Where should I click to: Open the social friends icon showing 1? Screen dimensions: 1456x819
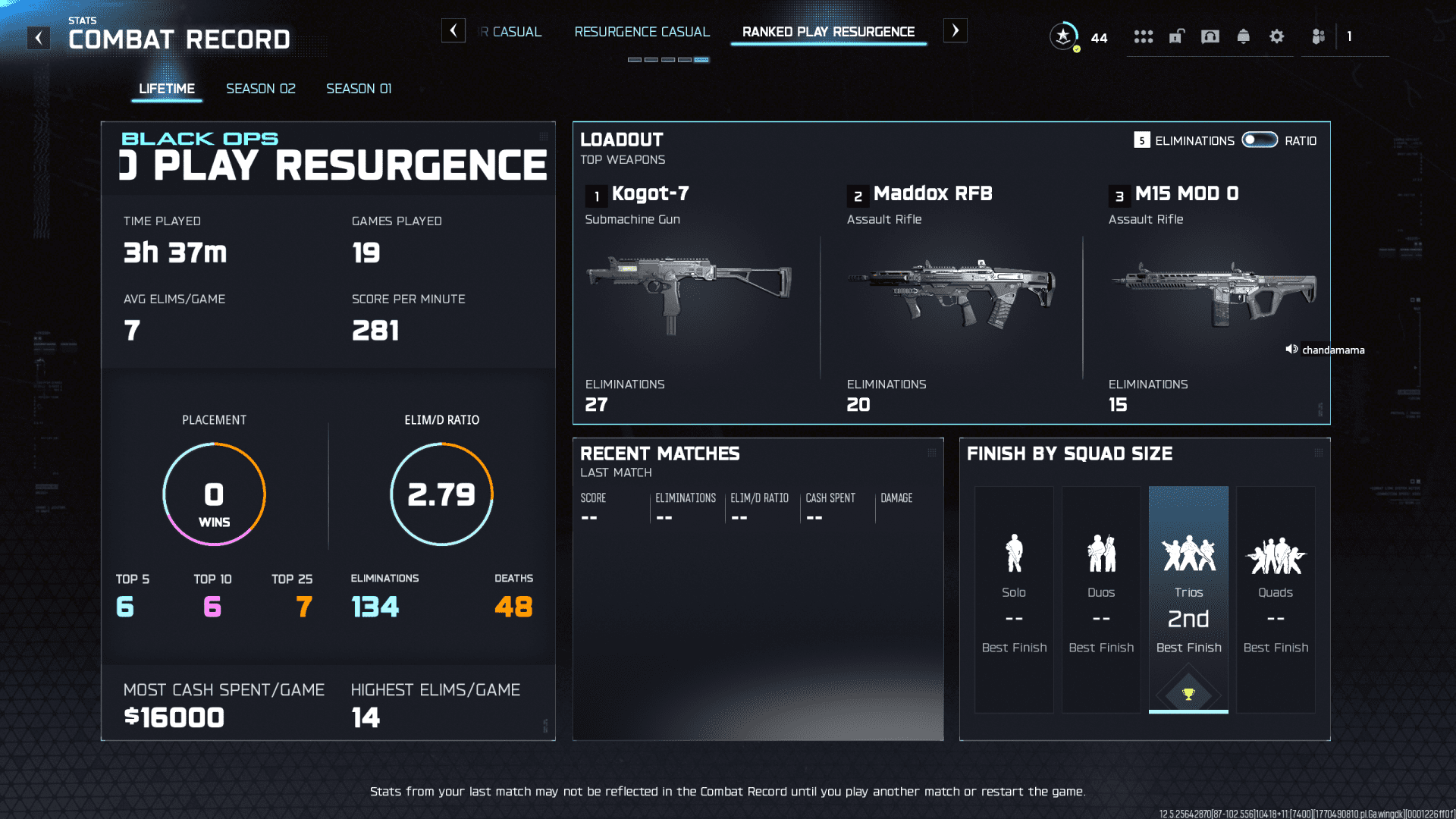[1317, 36]
